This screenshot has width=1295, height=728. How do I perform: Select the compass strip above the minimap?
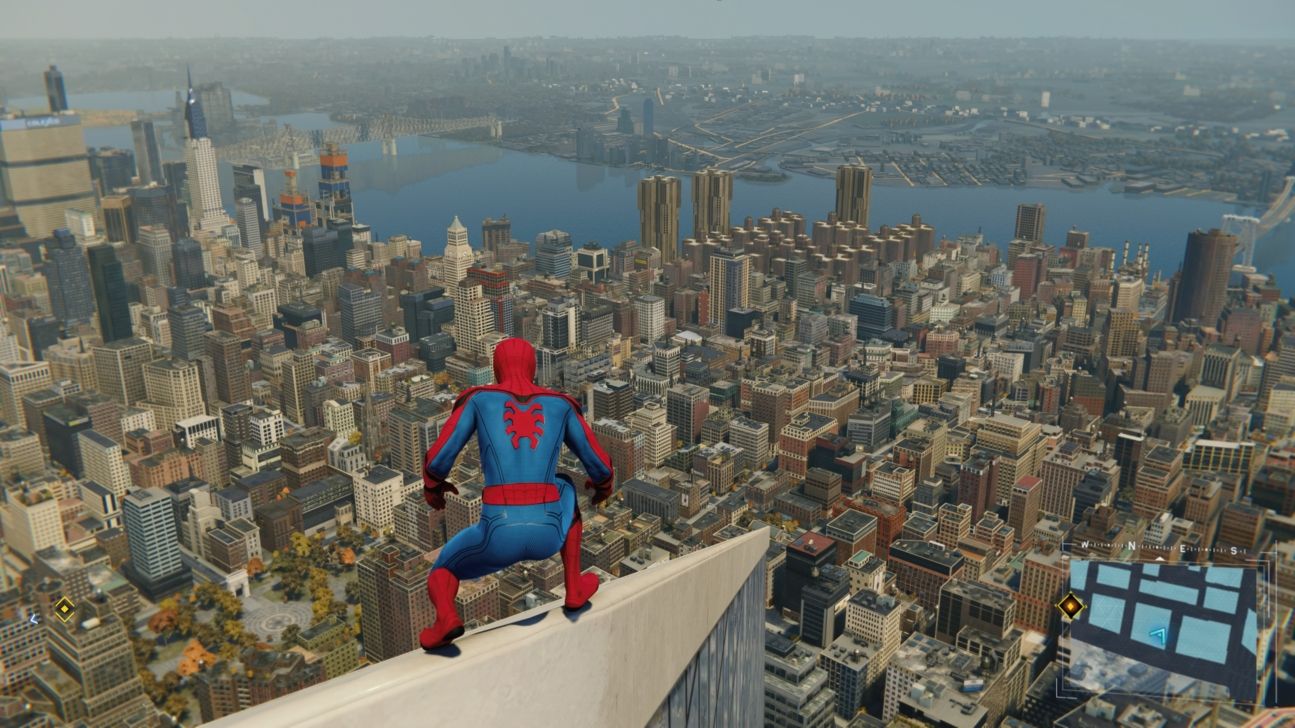pos(1160,546)
